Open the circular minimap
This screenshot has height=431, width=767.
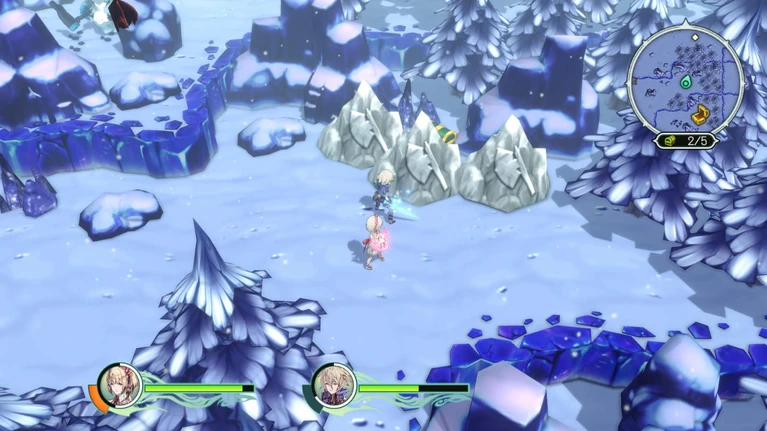pos(685,80)
